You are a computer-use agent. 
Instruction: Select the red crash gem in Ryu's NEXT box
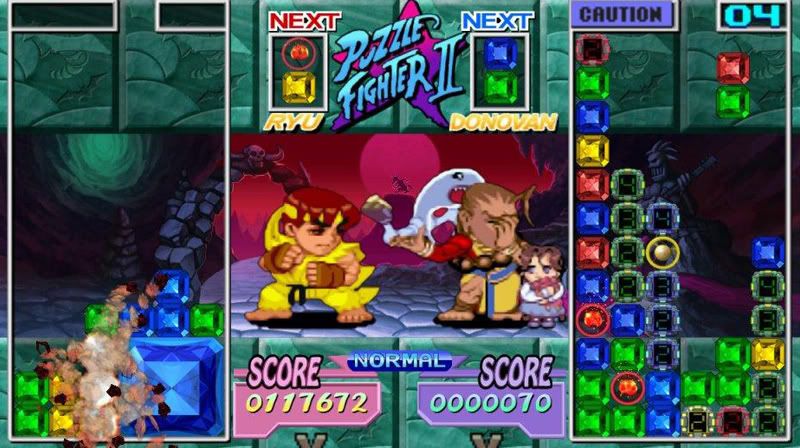[298, 52]
